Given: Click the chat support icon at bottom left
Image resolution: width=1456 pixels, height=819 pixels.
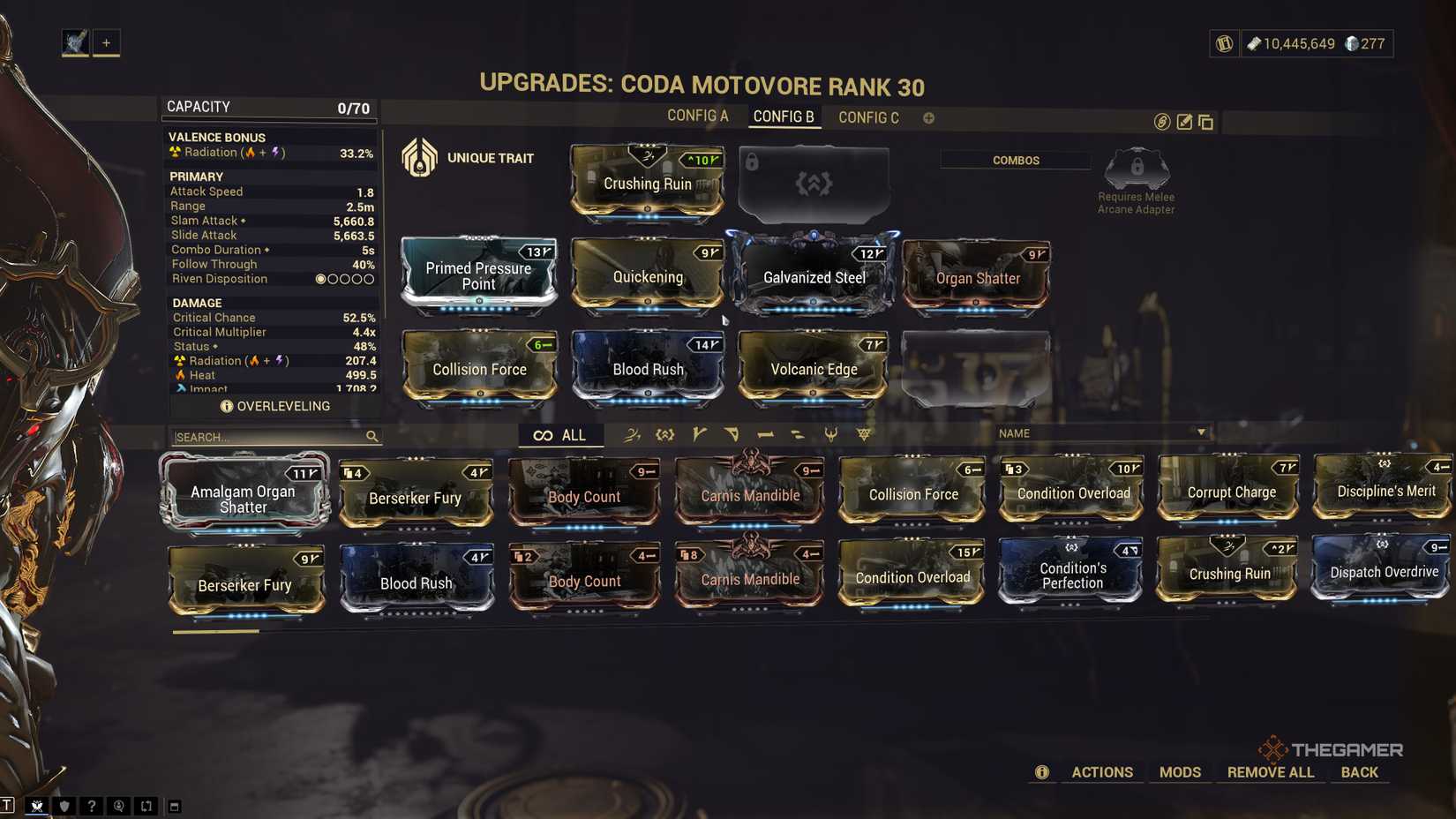Looking at the screenshot, I should coord(119,806).
